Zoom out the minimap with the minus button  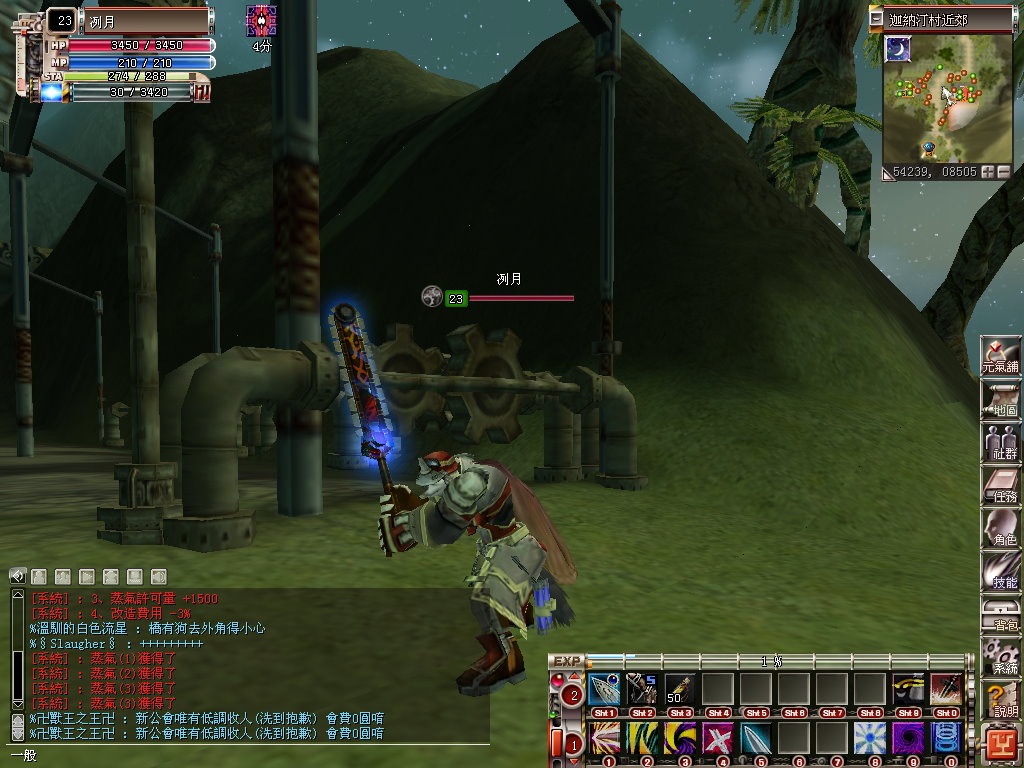coord(1003,172)
